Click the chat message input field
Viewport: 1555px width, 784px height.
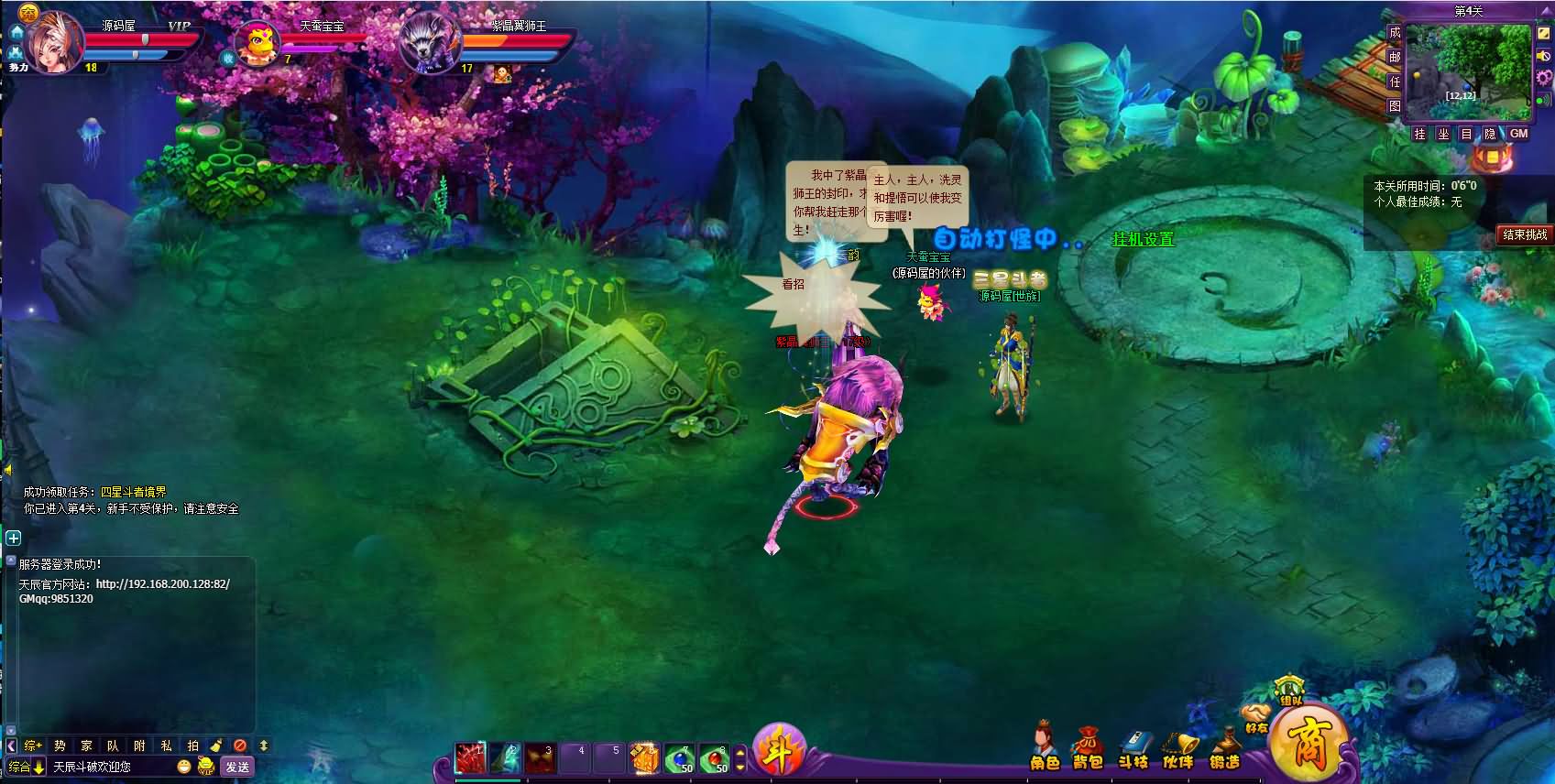point(110,767)
